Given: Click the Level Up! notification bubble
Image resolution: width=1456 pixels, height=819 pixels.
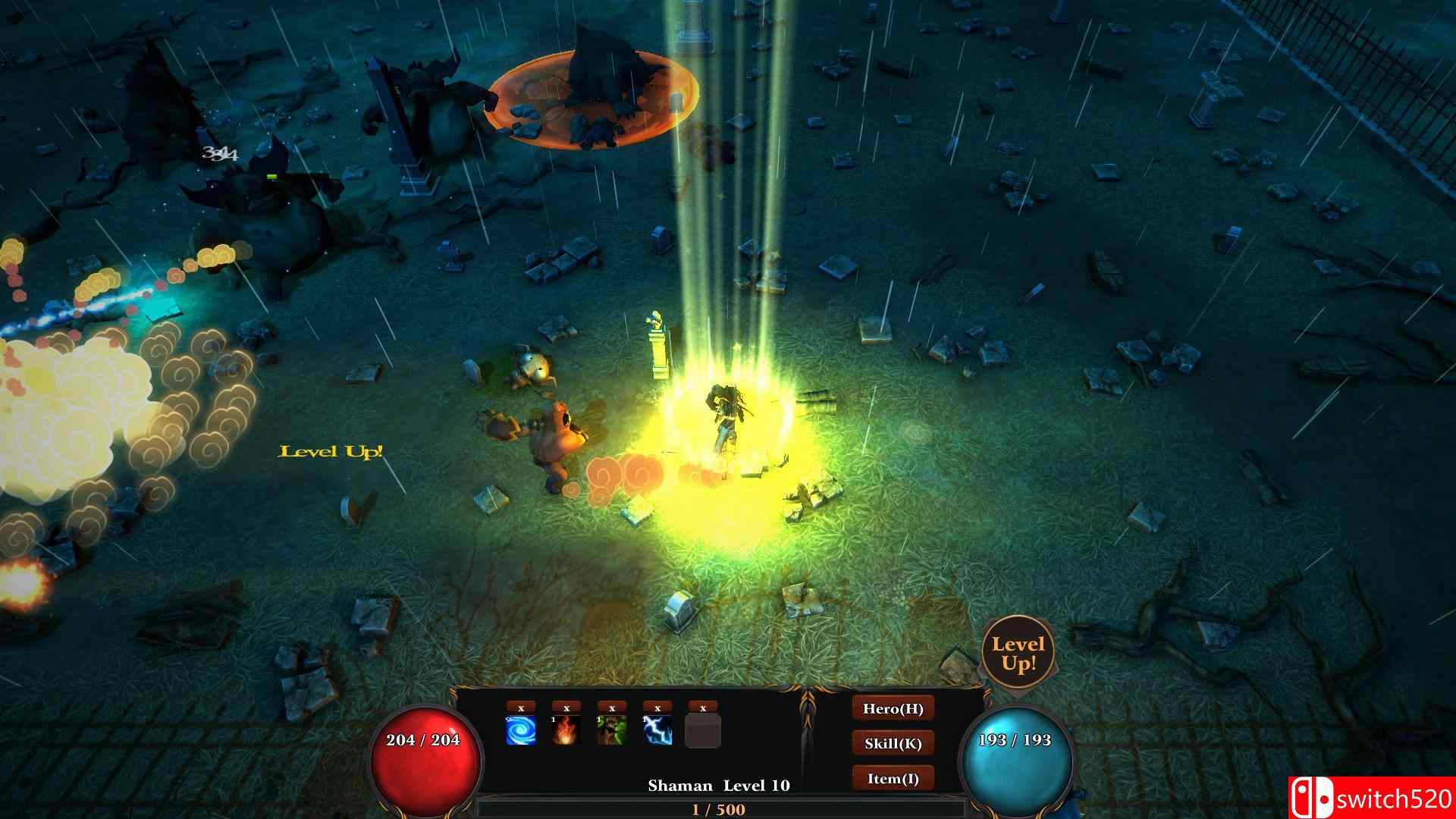Looking at the screenshot, I should (1020, 652).
